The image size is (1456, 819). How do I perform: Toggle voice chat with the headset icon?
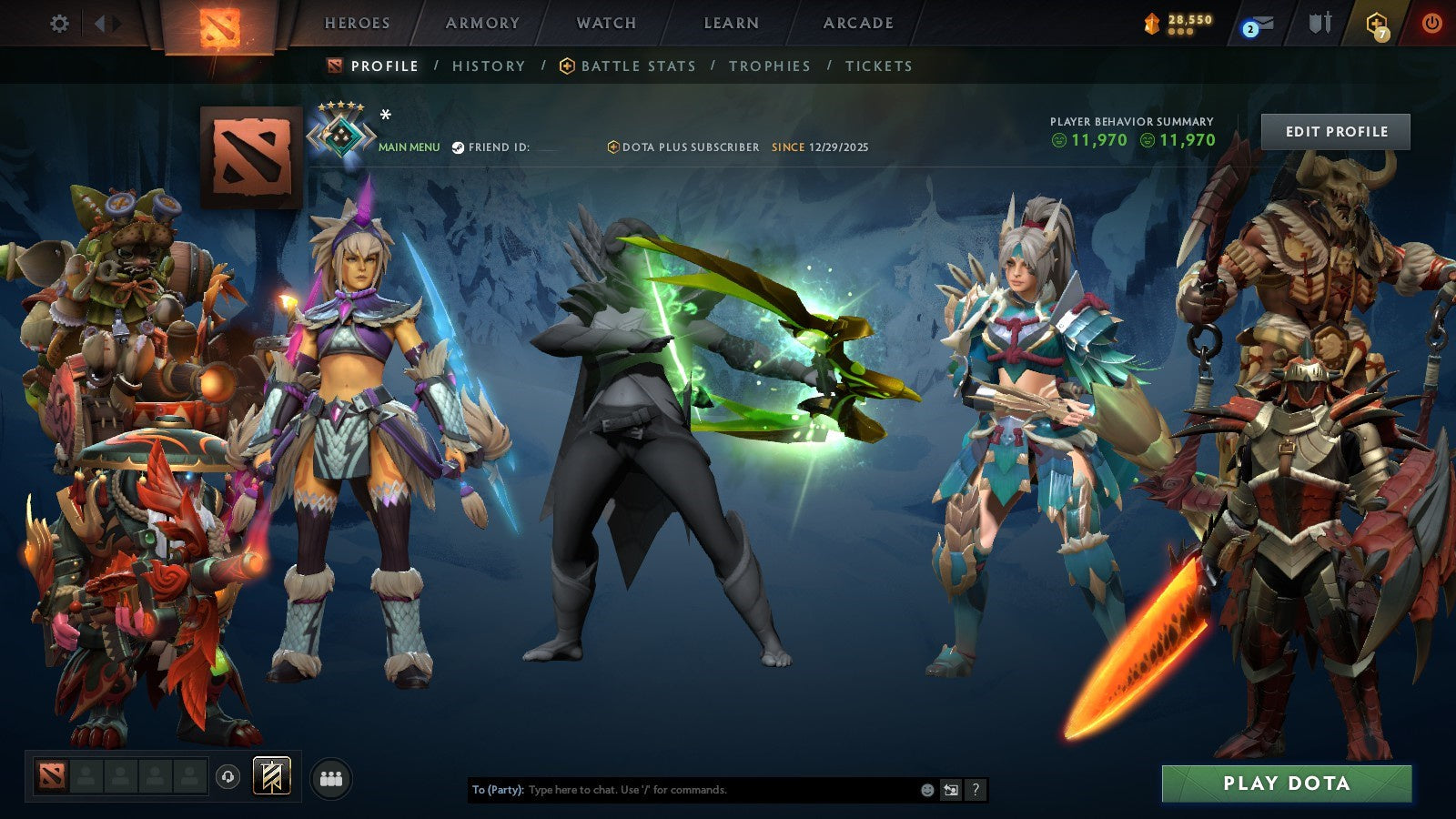(226, 777)
